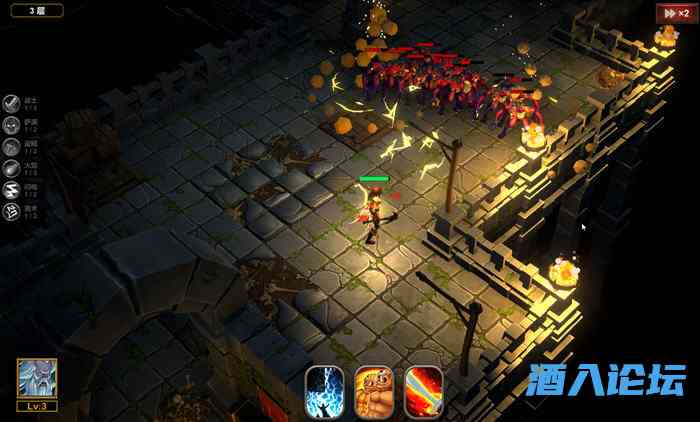Select the lightning zigzag icon in the side list
Viewport: 700px width, 422px height.
(12, 190)
